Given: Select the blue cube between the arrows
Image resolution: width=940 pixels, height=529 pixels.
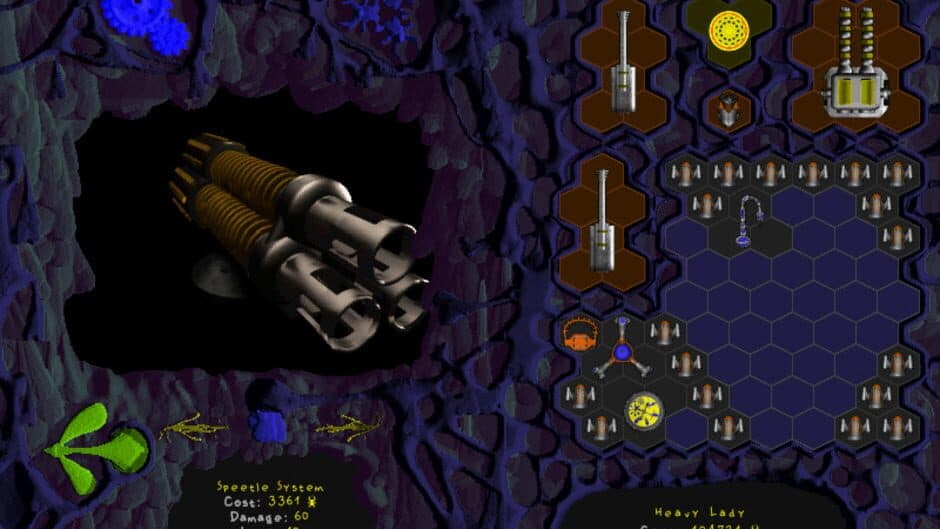Looking at the screenshot, I should point(267,425).
